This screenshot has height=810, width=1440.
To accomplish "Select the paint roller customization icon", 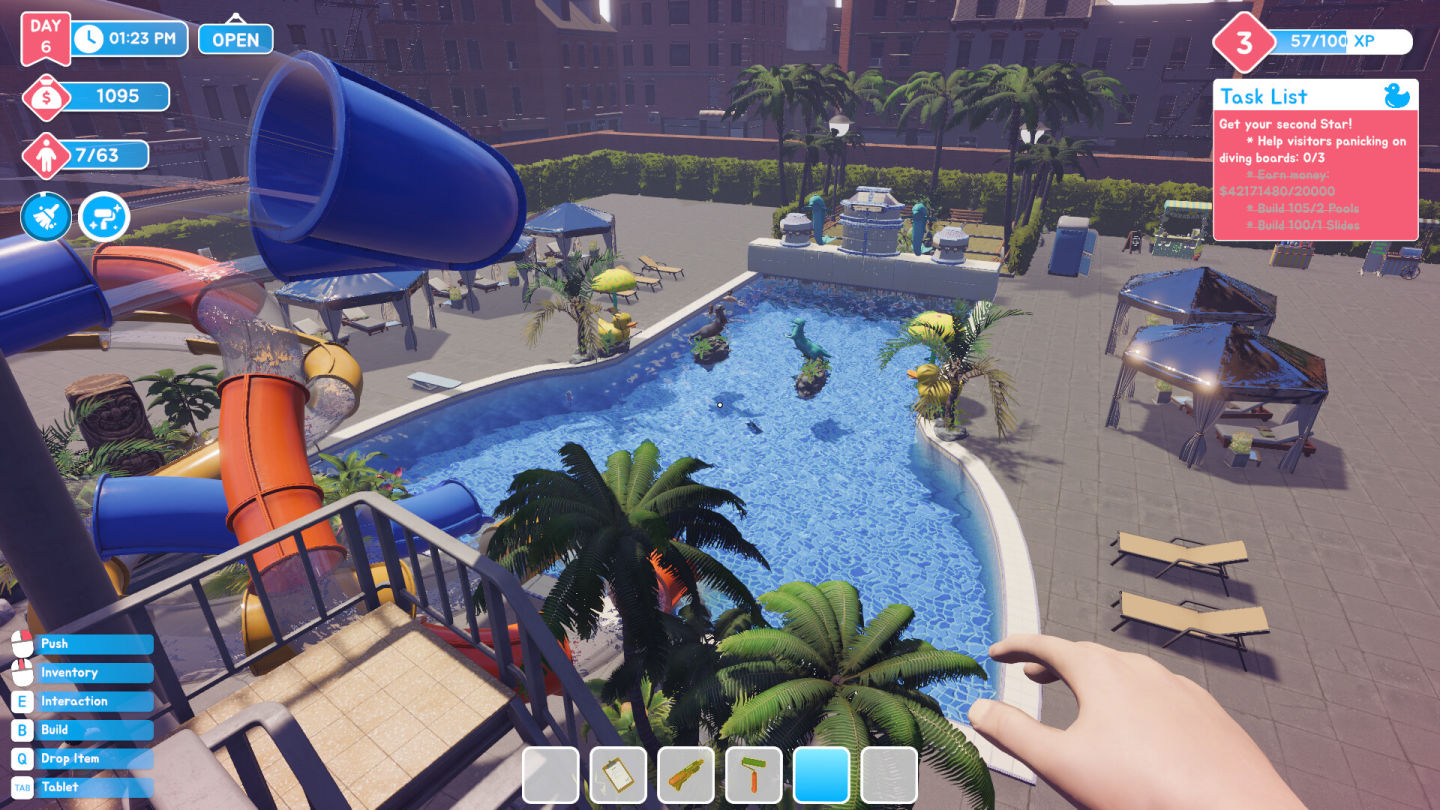I will tap(103, 218).
